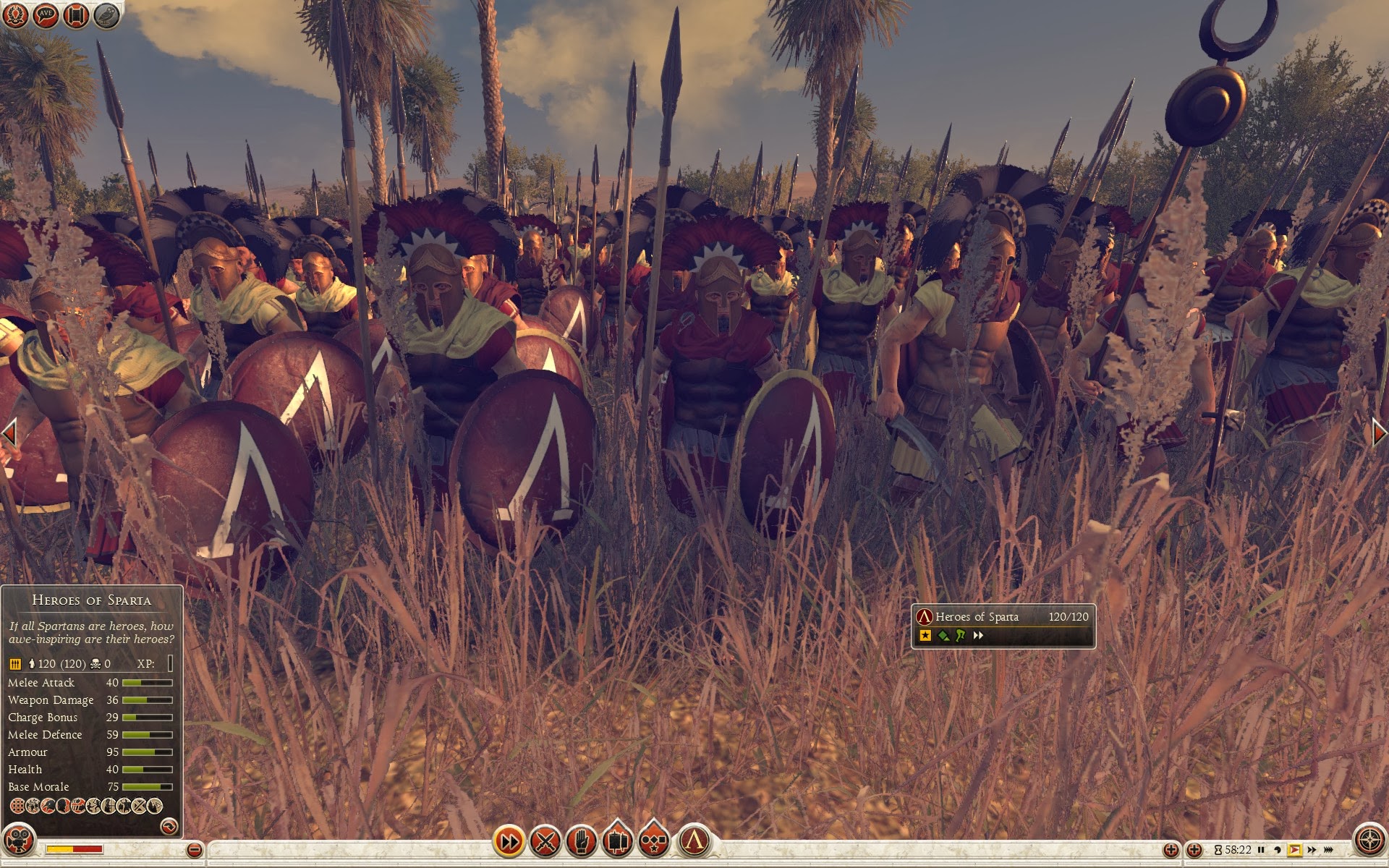Select the Spartan lambda ability button
Viewport: 1389px width, 868px height.
click(x=694, y=841)
